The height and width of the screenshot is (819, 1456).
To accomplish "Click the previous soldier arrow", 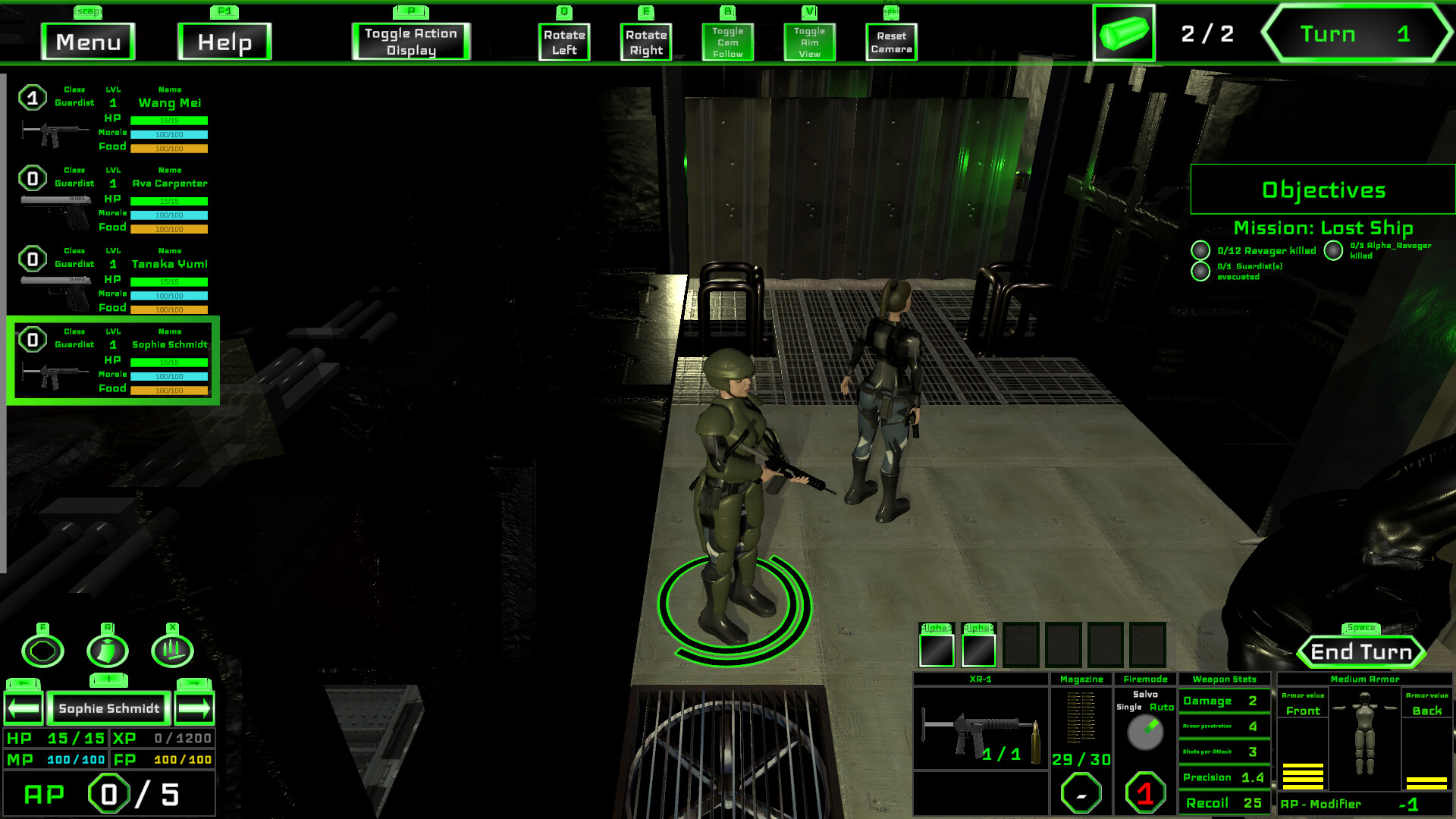I will (x=22, y=708).
